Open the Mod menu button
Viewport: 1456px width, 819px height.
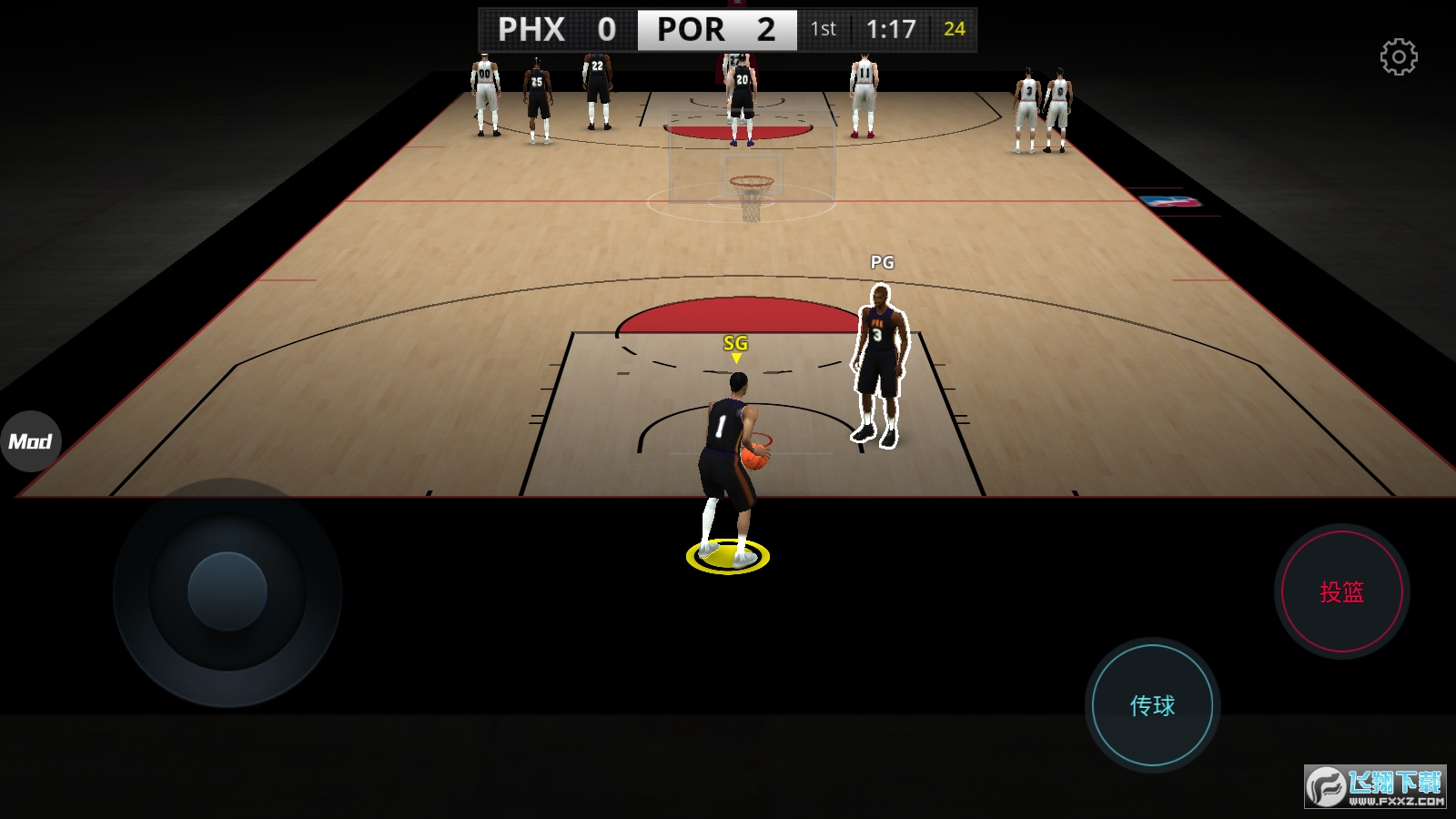(x=30, y=441)
